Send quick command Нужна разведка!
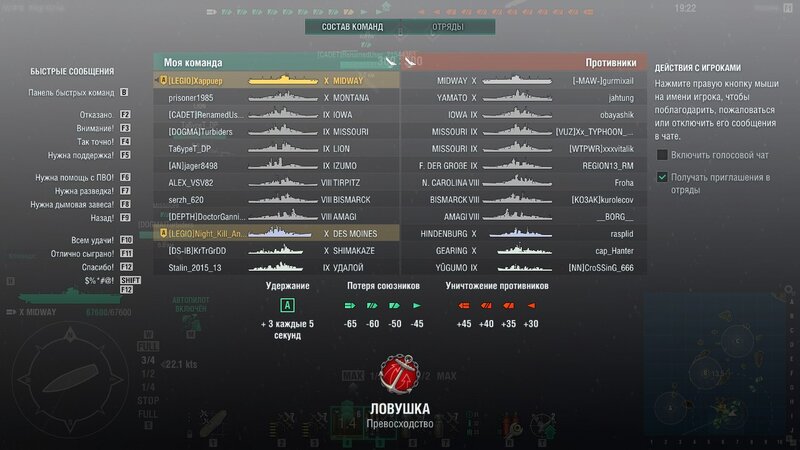This screenshot has height=450, width=800. pos(75,190)
